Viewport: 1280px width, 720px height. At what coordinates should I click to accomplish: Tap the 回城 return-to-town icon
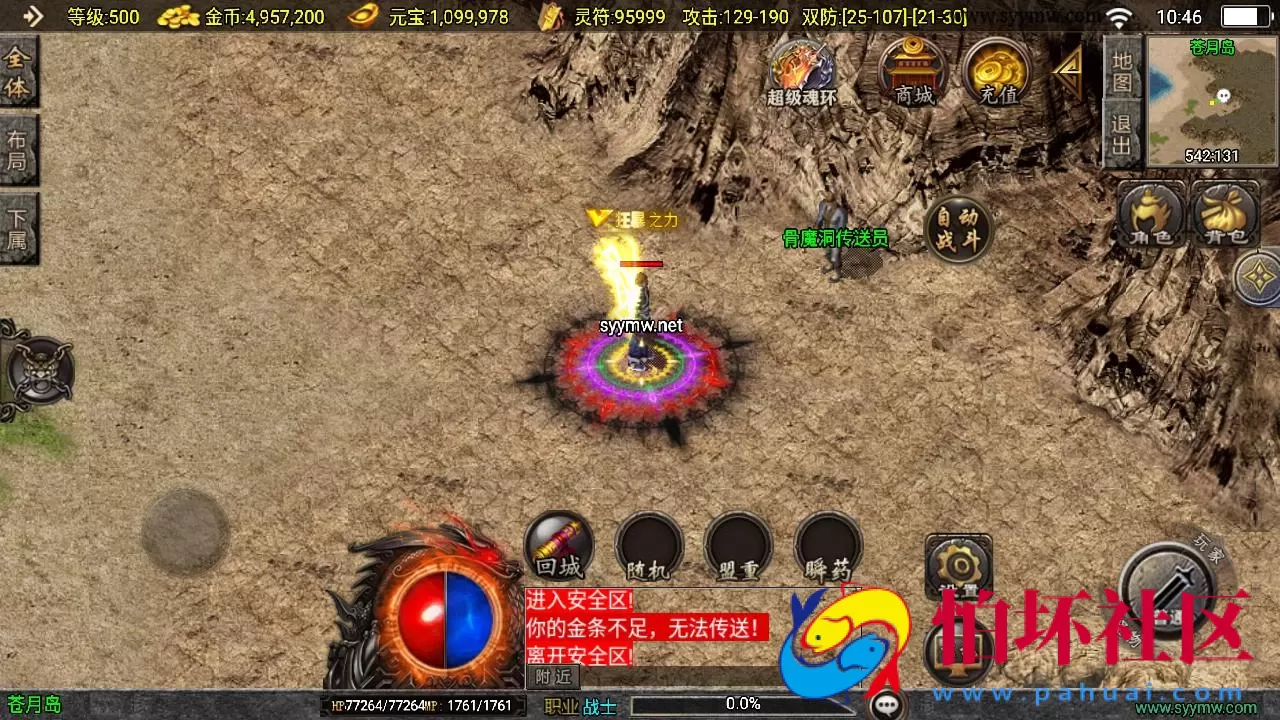click(x=558, y=547)
